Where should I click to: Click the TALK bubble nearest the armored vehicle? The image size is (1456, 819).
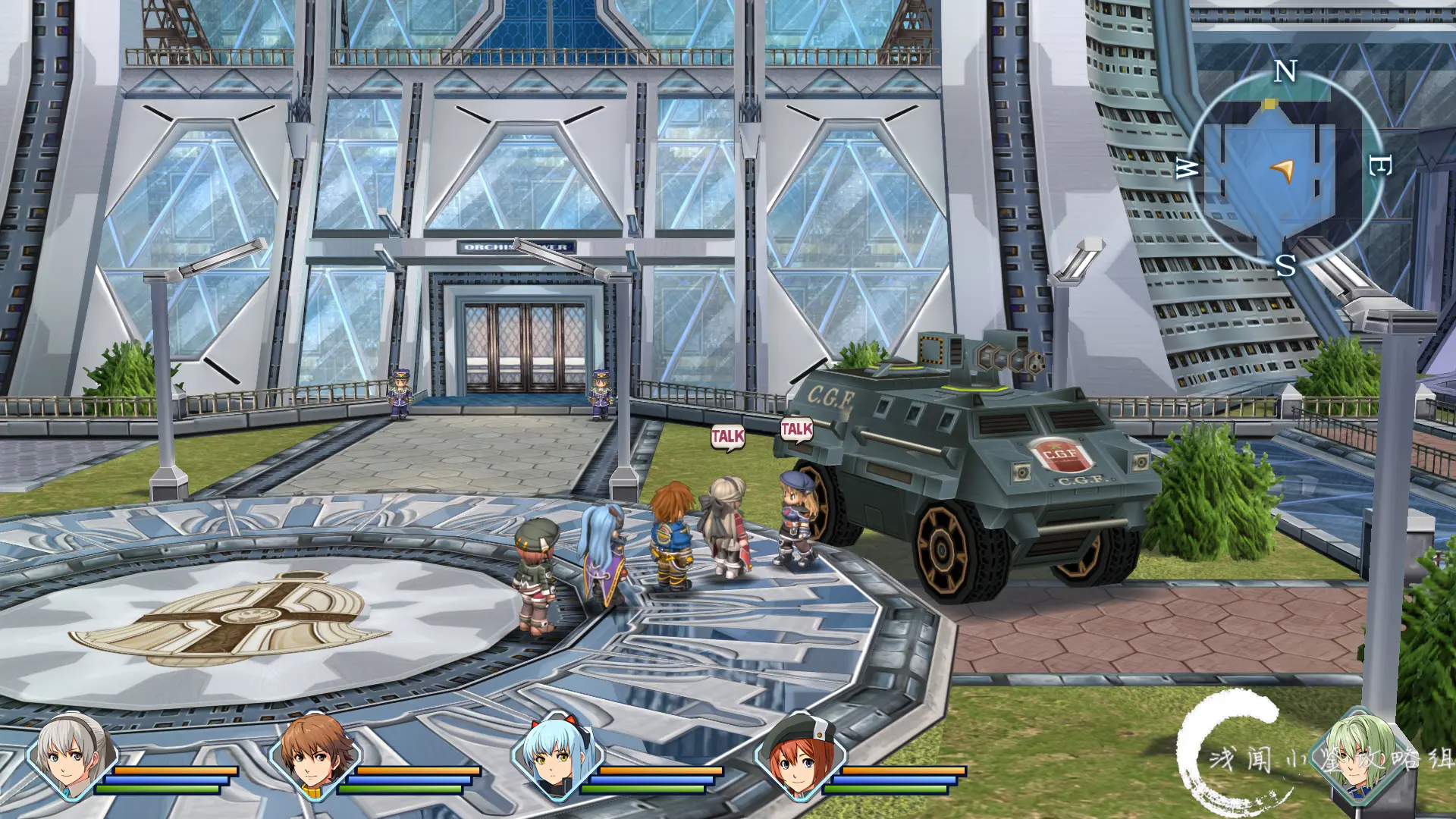tap(797, 430)
